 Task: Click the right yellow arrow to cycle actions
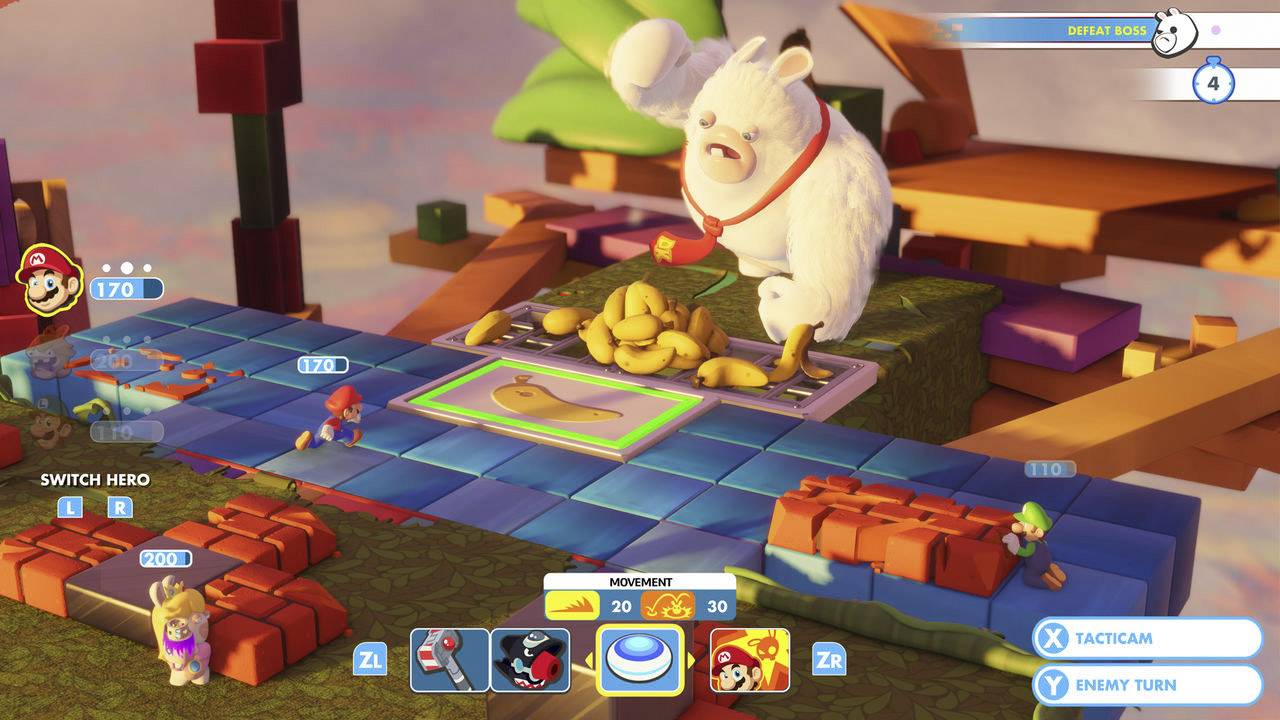tap(690, 660)
